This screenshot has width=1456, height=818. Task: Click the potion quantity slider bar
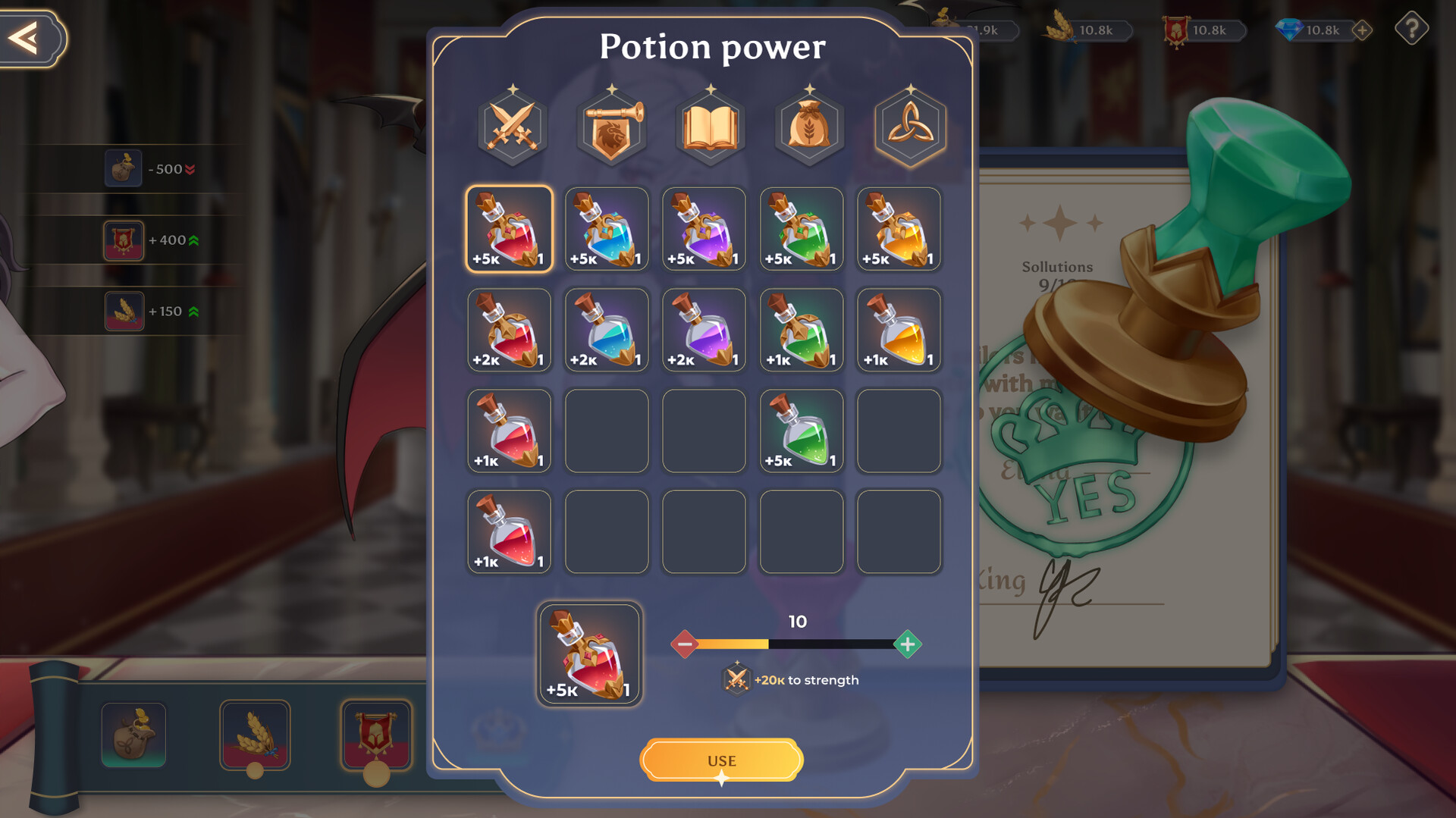pos(796,644)
